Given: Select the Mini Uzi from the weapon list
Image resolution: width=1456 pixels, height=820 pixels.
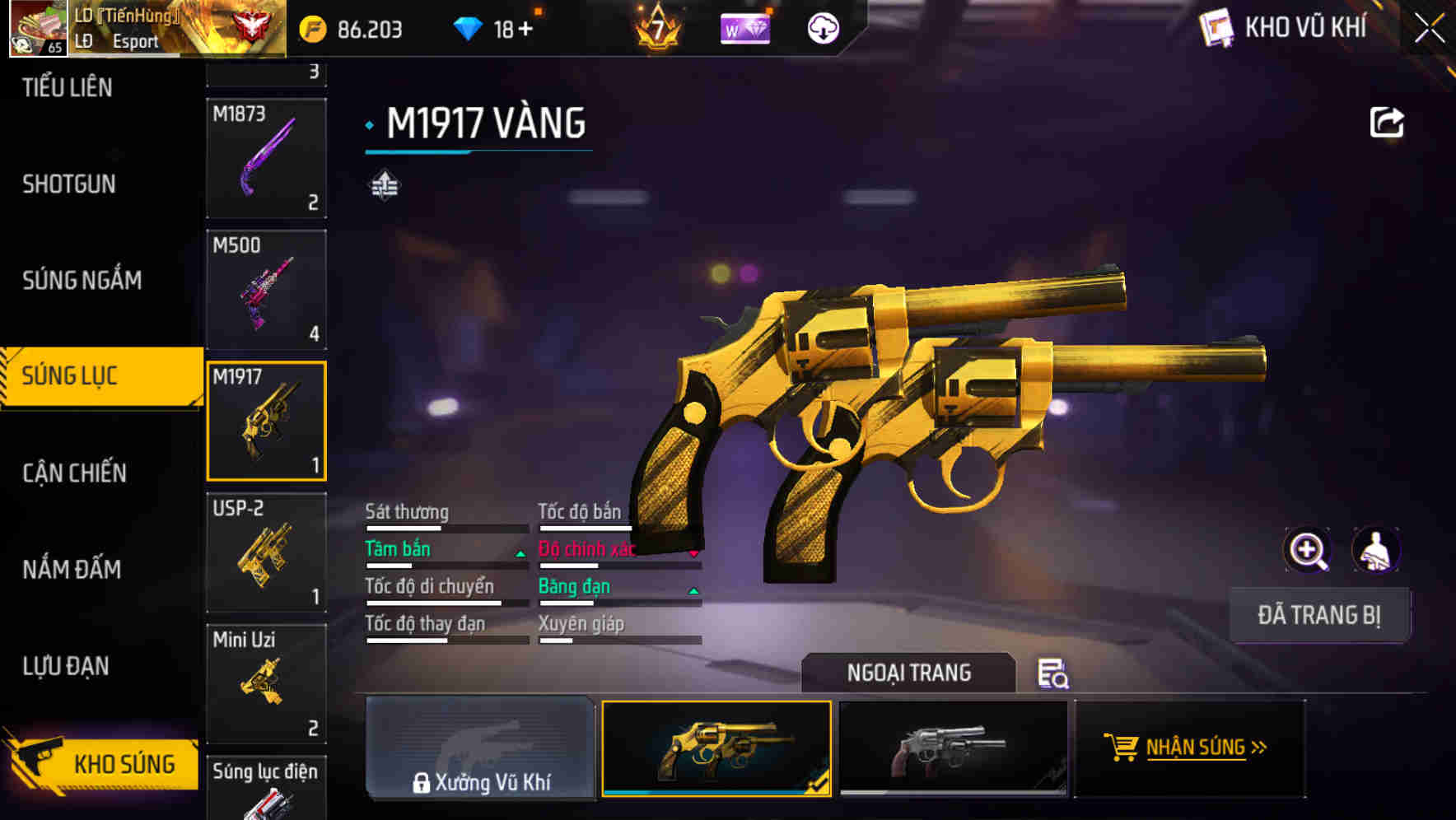Looking at the screenshot, I should 265,683.
